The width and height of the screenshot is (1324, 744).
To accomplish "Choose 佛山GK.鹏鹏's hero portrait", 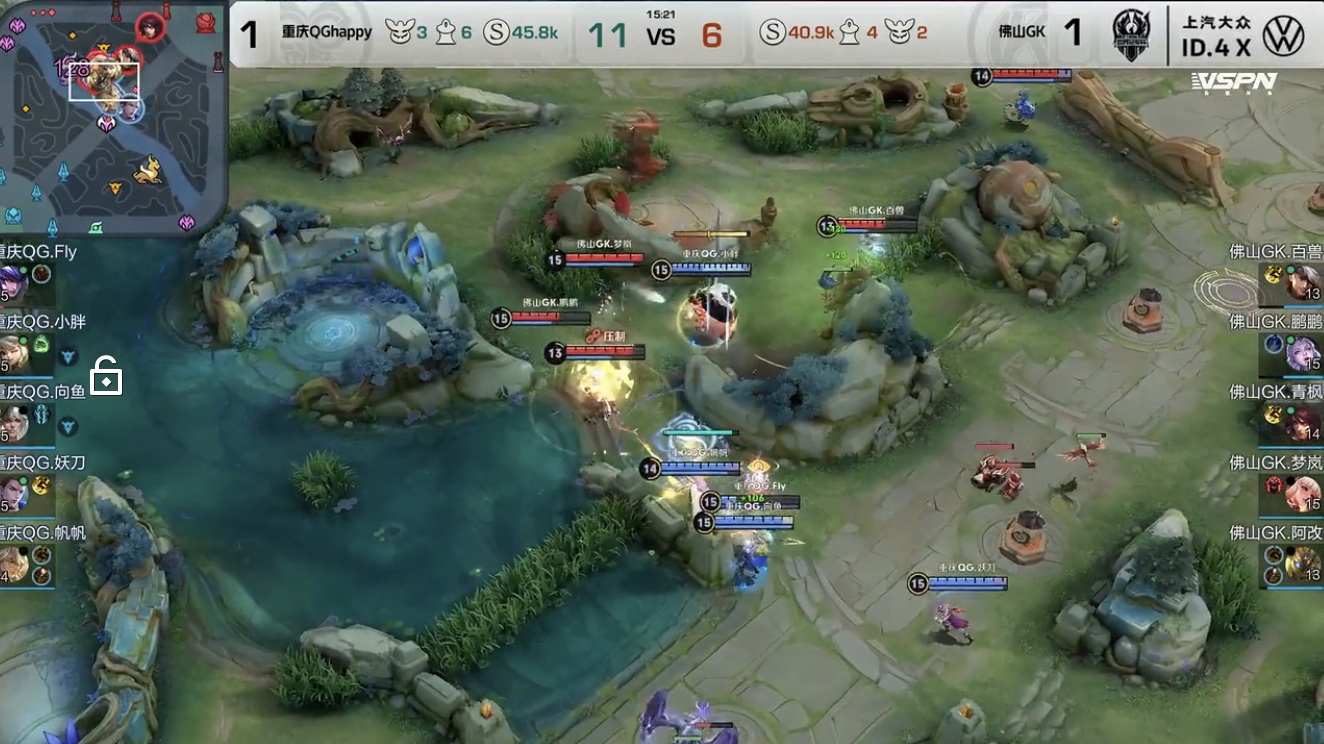I will 1303,353.
